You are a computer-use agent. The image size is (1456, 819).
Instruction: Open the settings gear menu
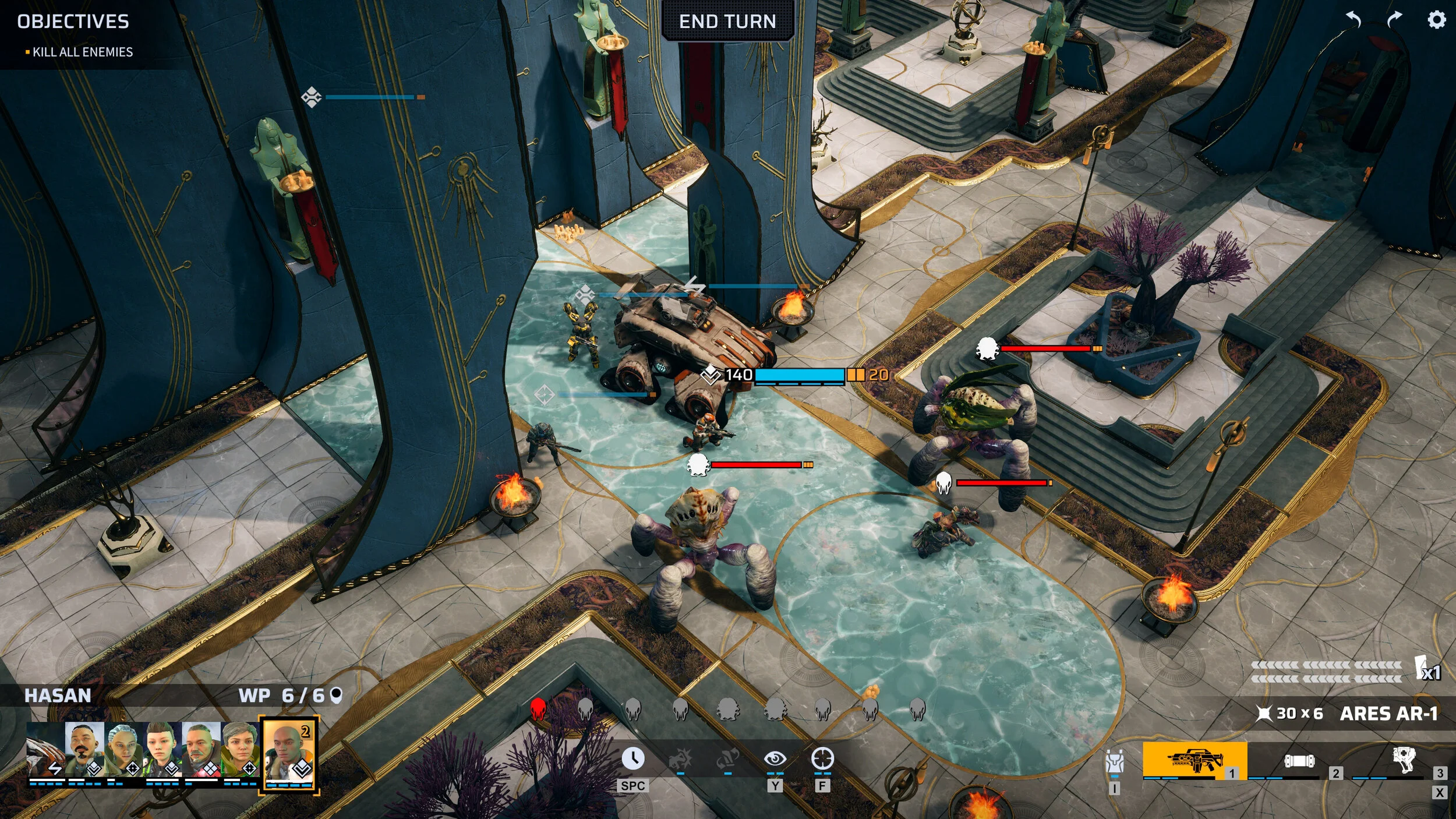(x=1436, y=20)
